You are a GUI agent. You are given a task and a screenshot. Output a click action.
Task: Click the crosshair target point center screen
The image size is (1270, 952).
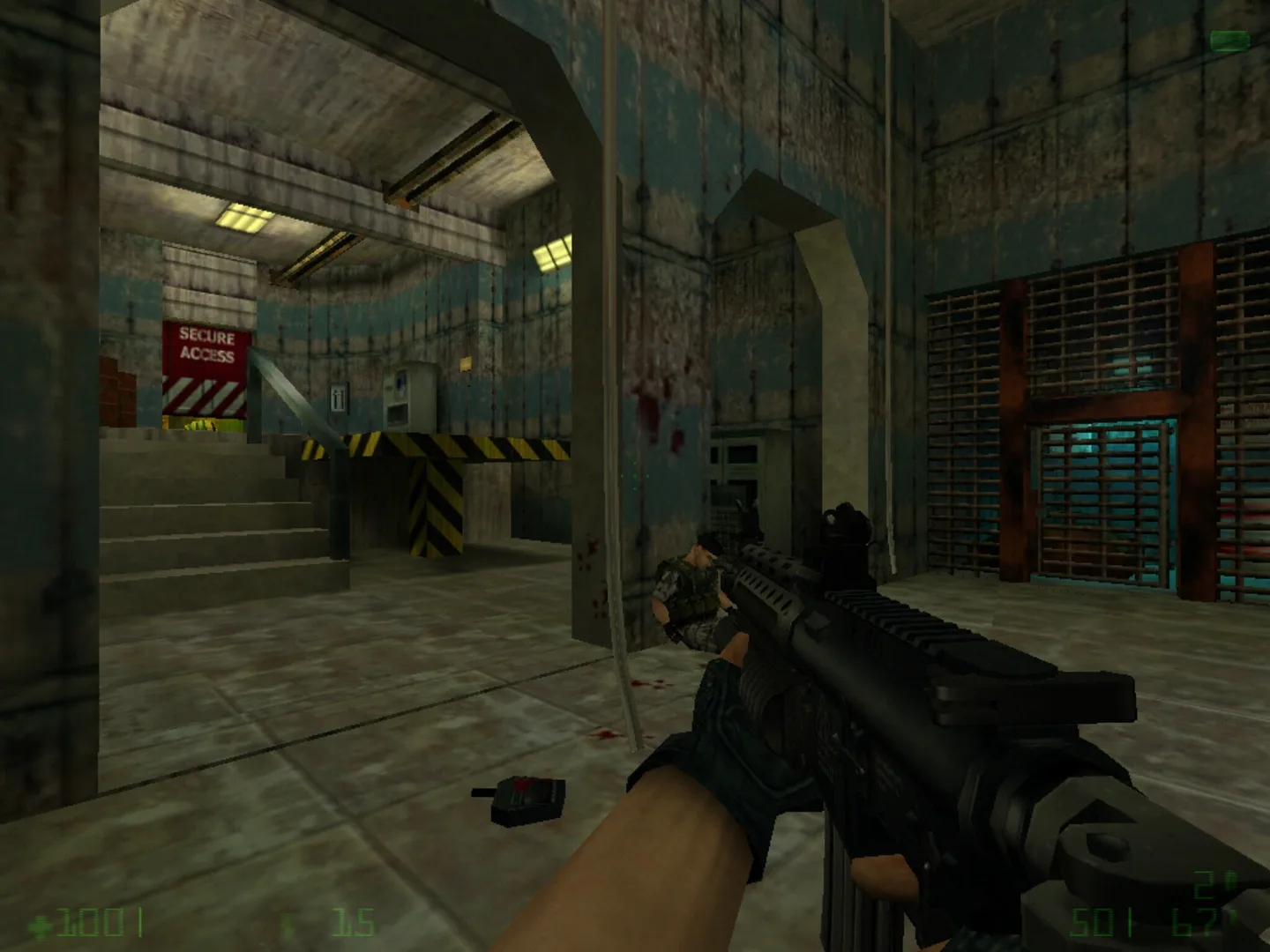click(635, 476)
